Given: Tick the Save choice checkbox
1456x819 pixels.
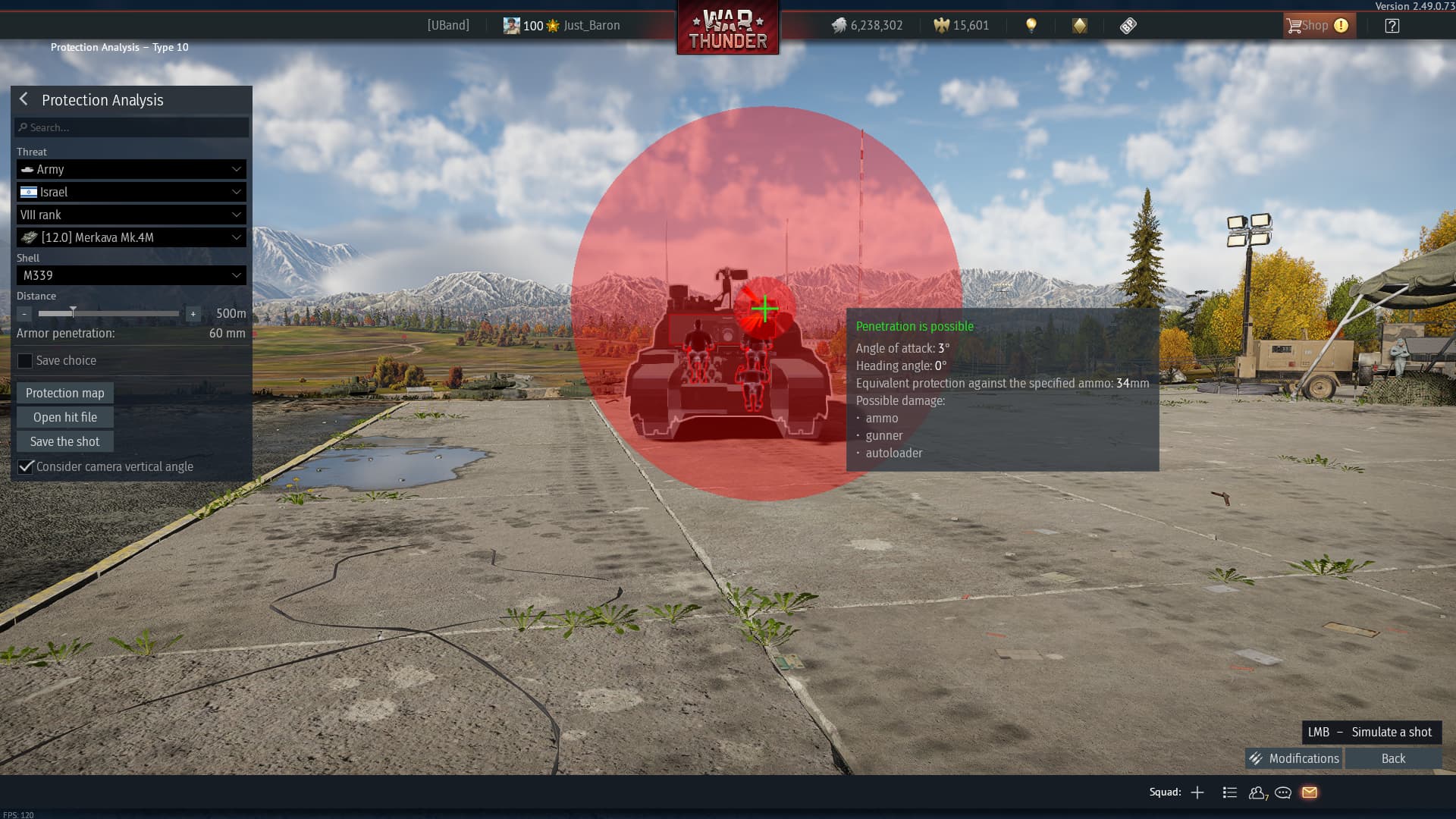Looking at the screenshot, I should click(x=25, y=361).
